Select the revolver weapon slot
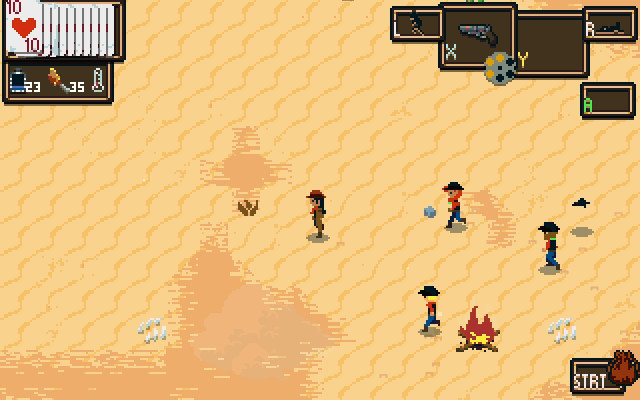The width and height of the screenshot is (640, 400). [x=478, y=35]
